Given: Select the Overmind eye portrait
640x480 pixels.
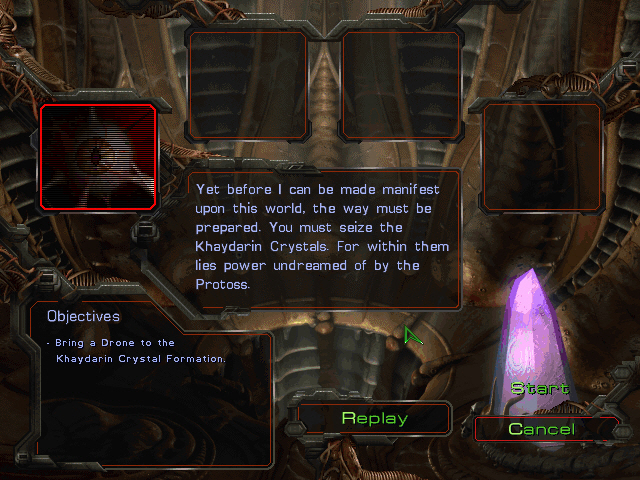Looking at the screenshot, I should click(98, 156).
